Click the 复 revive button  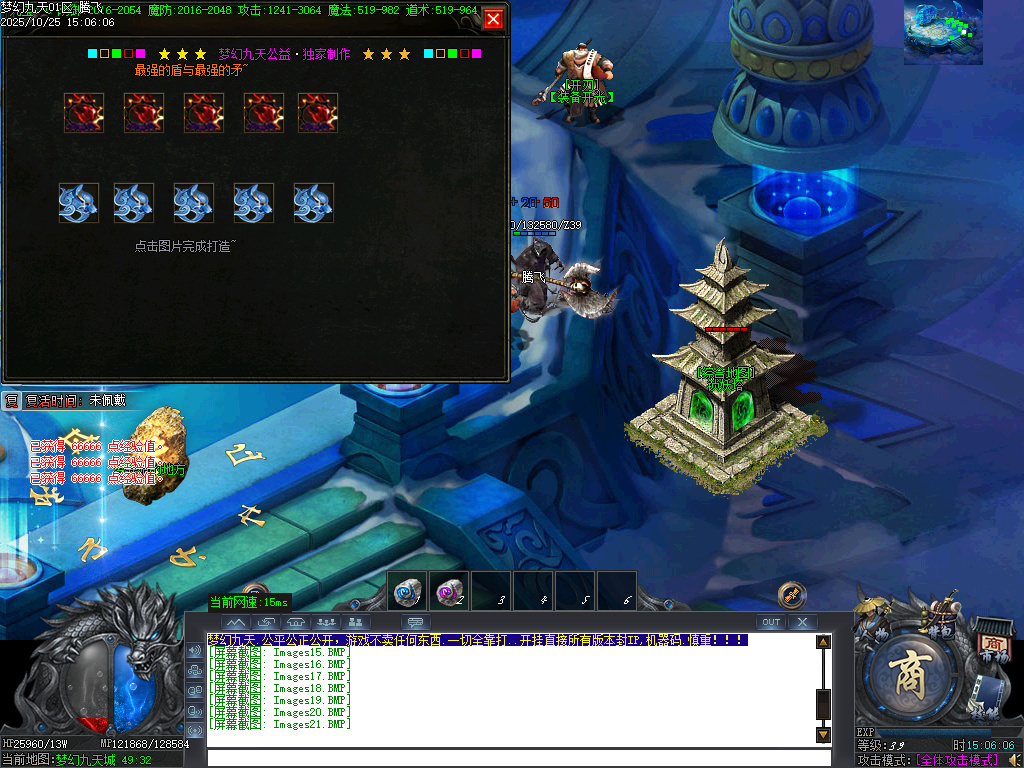coord(11,400)
